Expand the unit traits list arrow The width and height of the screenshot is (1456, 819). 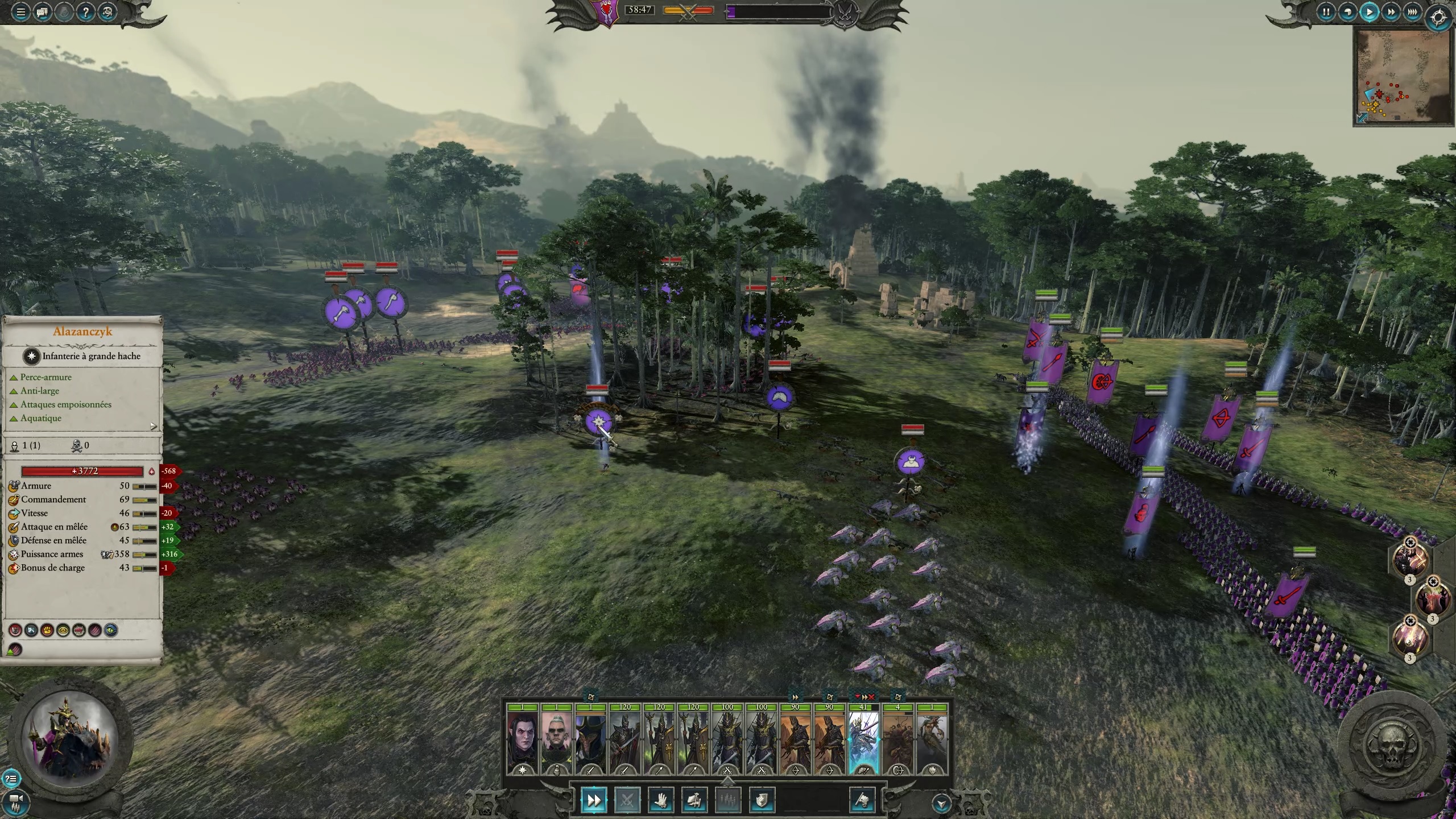point(153,426)
